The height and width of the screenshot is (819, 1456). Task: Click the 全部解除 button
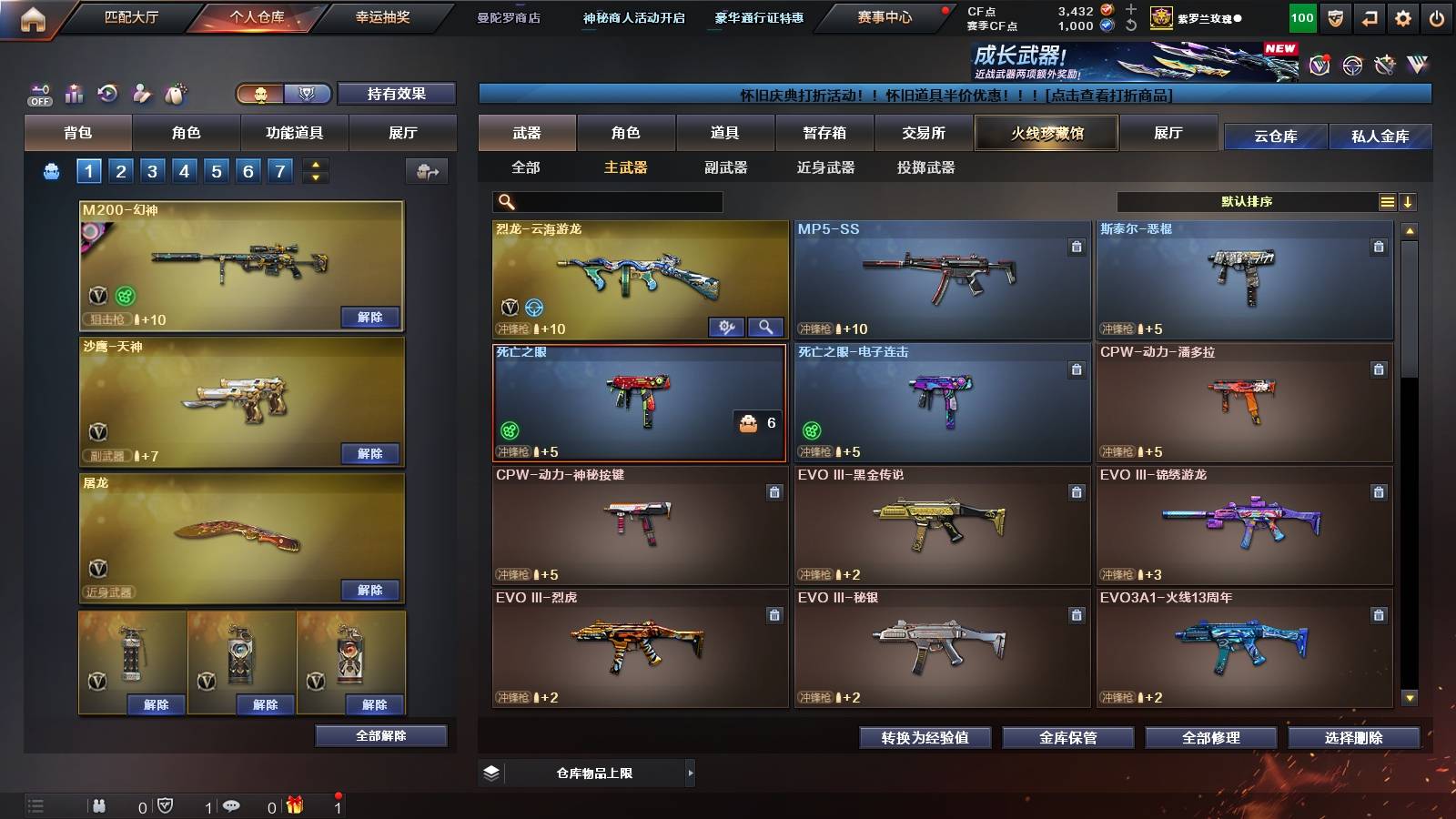point(381,735)
